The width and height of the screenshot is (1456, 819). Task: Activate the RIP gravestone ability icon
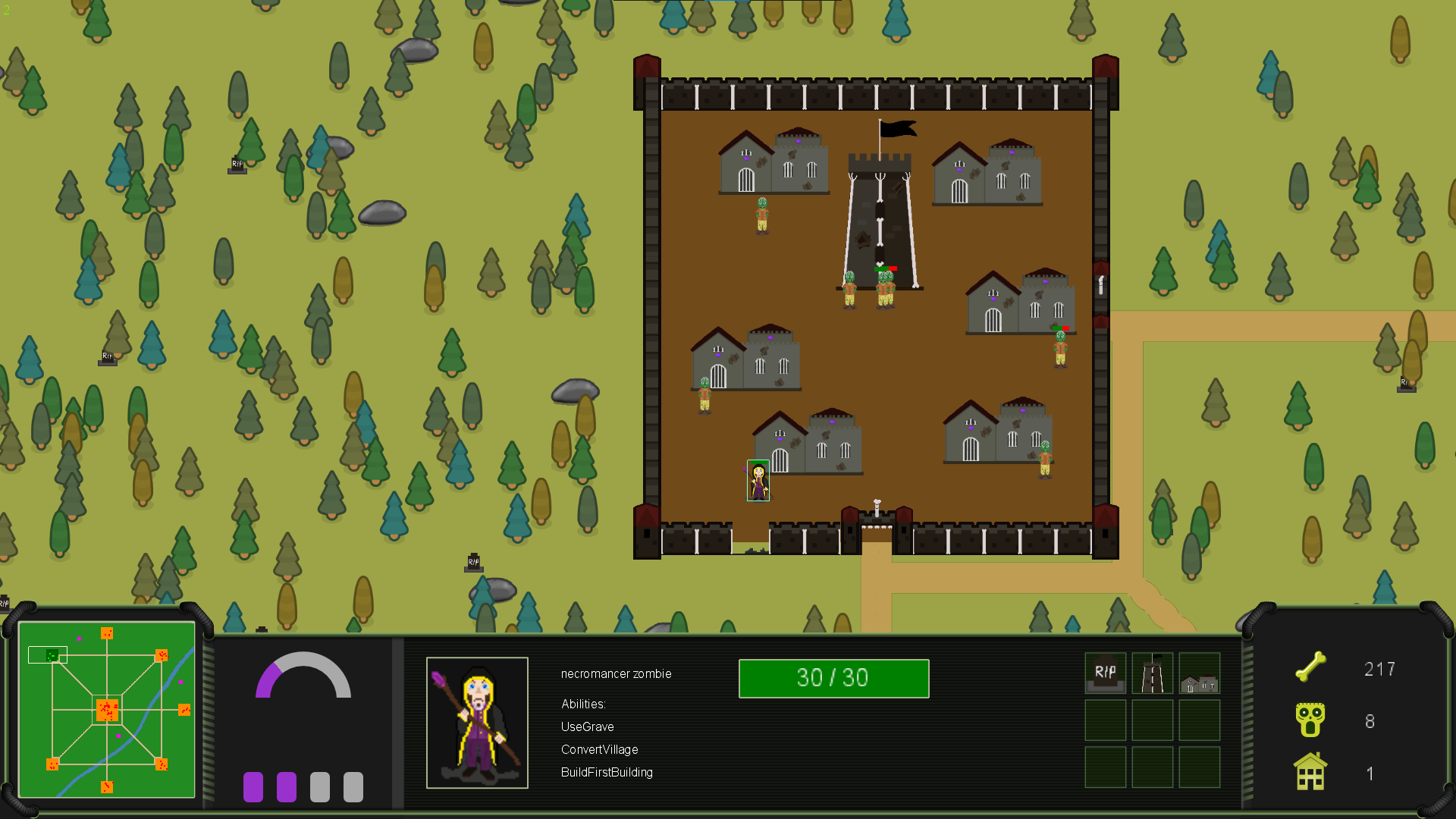pyautogui.click(x=1105, y=673)
